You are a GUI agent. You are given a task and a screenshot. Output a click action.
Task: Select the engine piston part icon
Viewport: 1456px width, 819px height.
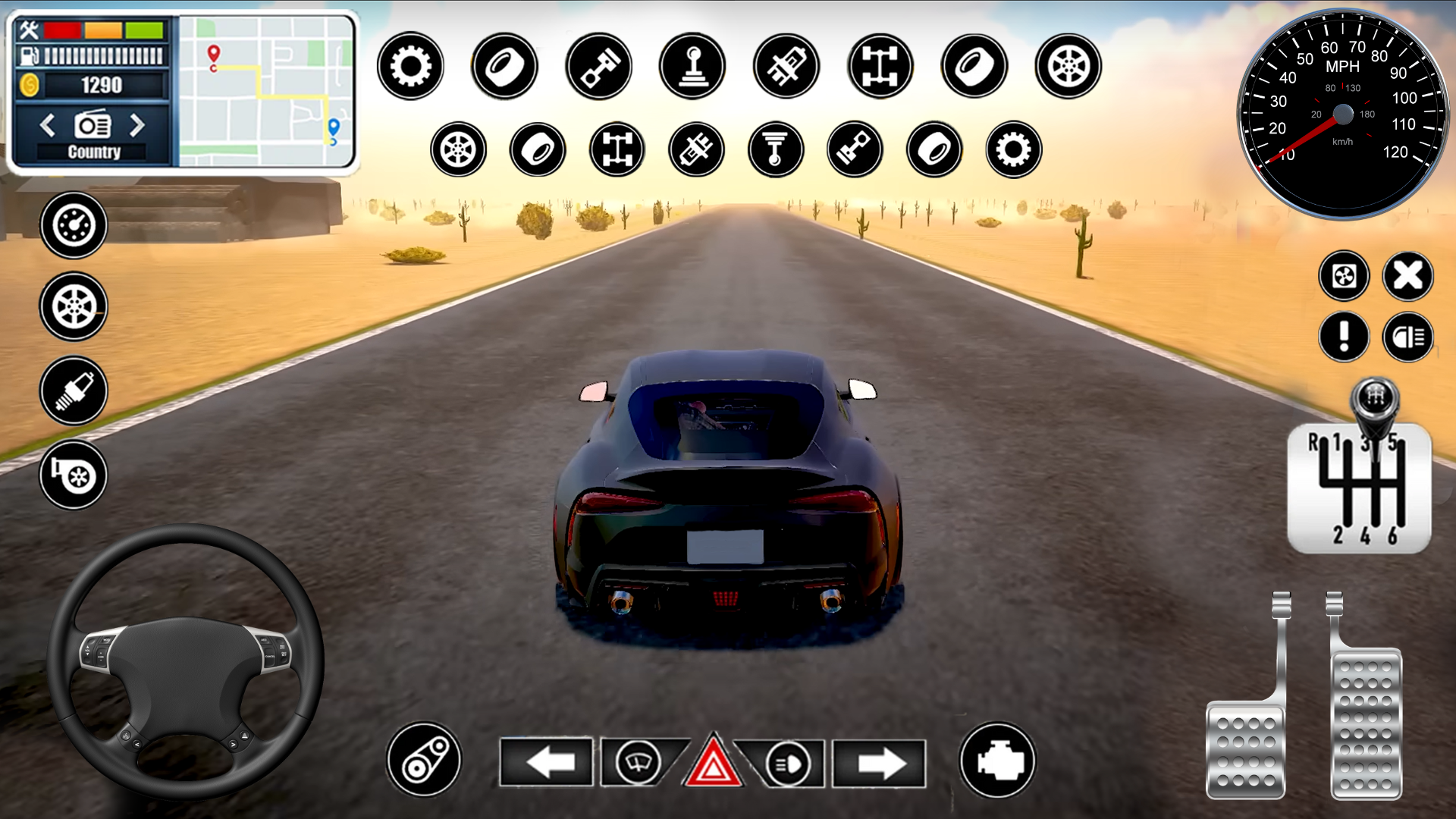coord(598,66)
